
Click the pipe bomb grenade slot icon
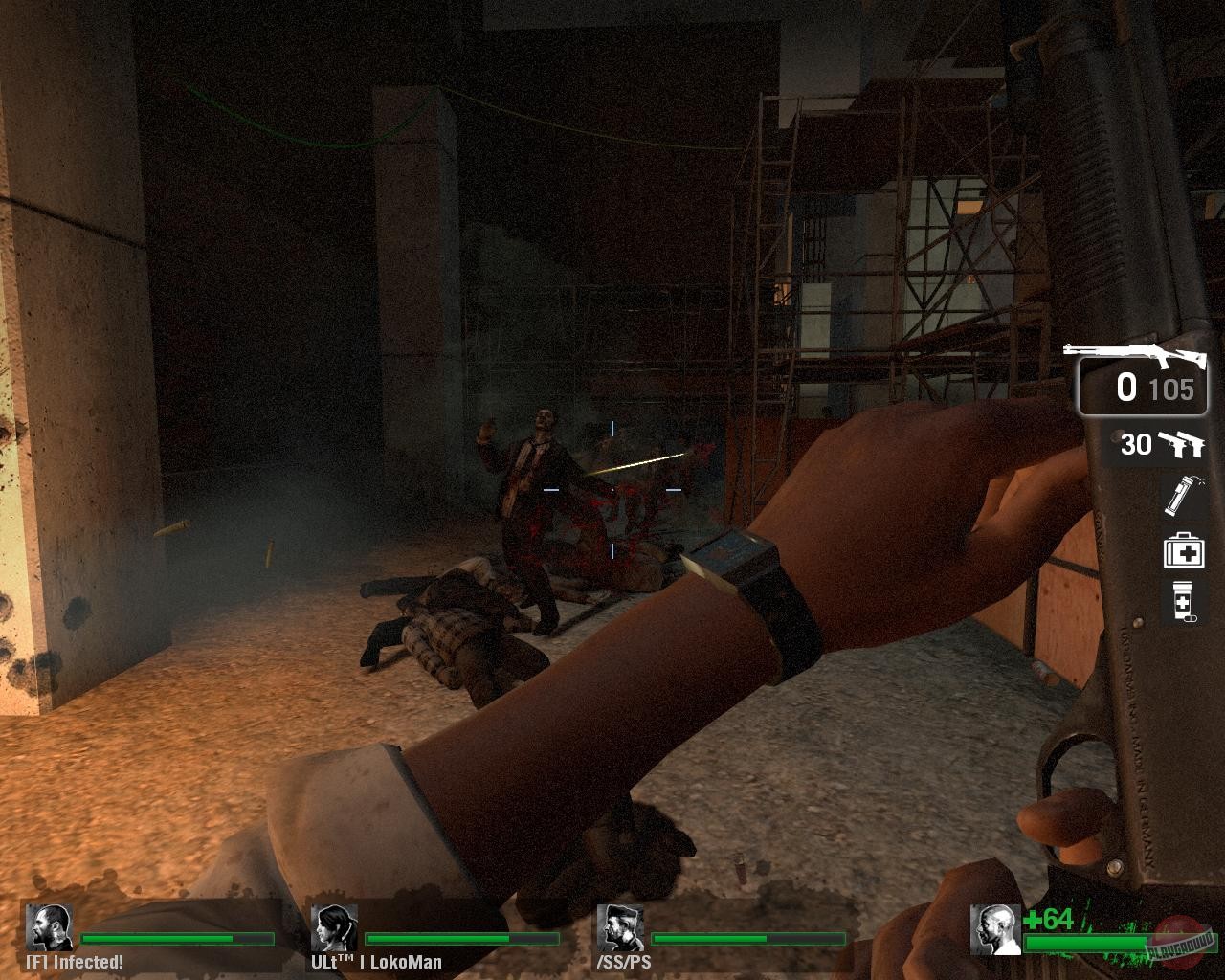coord(1185,497)
